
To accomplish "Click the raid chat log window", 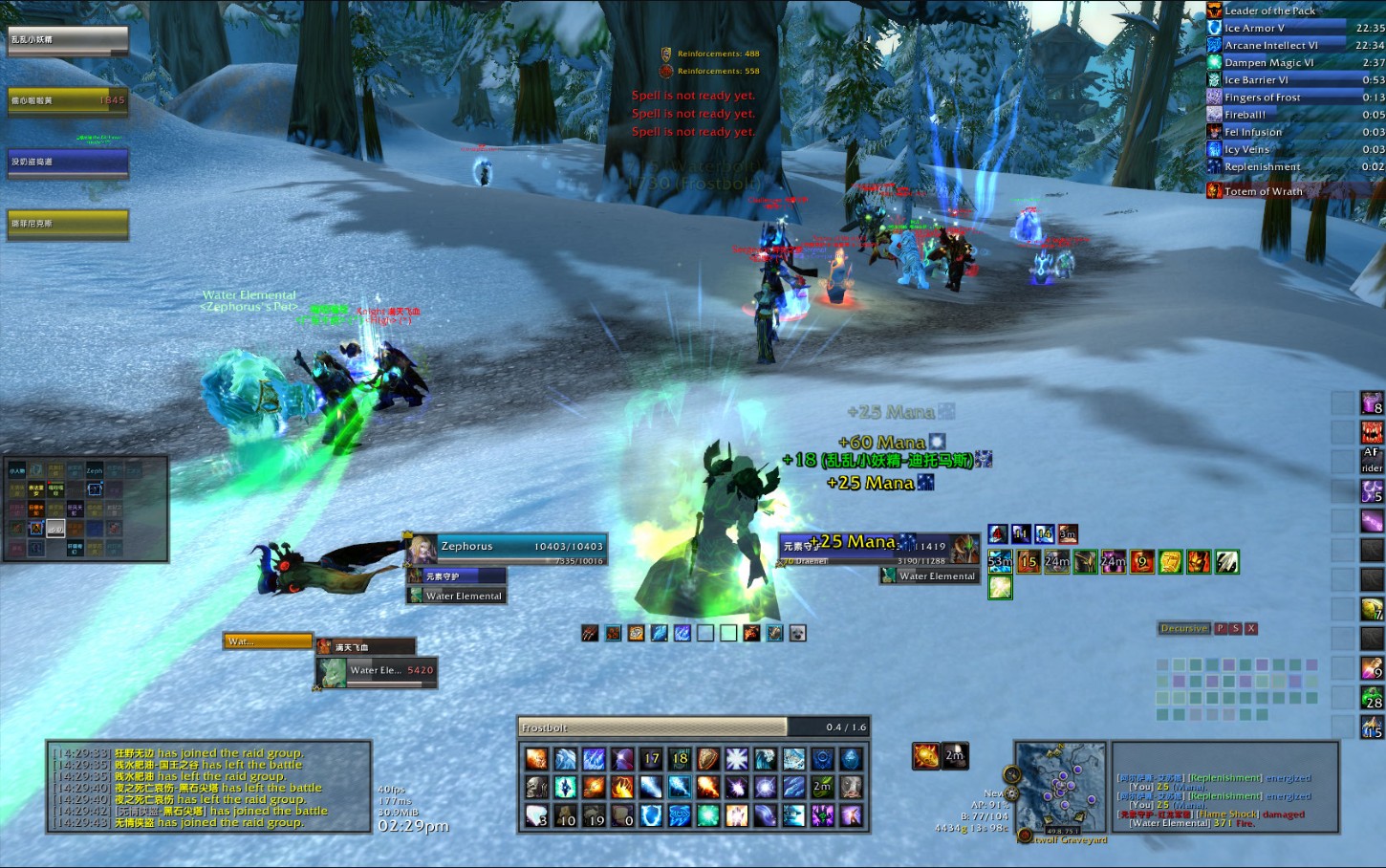I will [208, 787].
